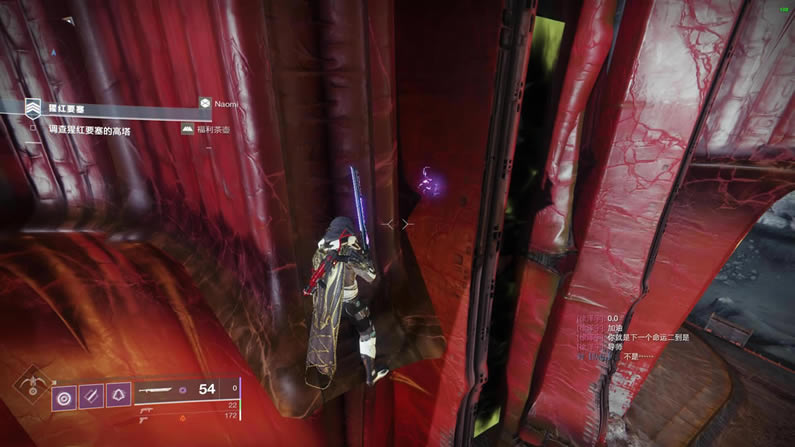This screenshot has height=447, width=795.
Task: Activate the bell-shaped class ability icon
Action: tap(119, 396)
